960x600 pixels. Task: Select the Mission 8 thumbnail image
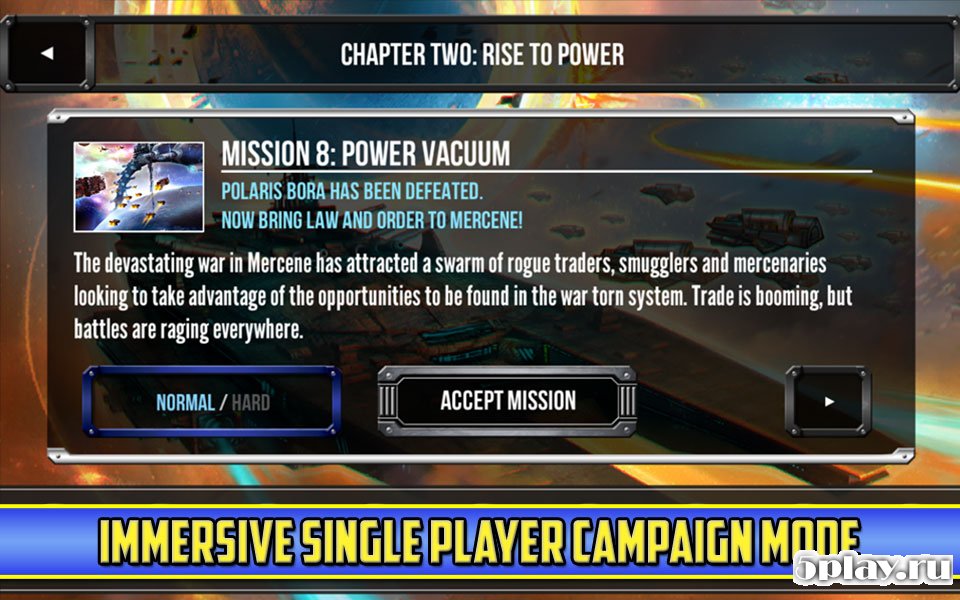139,187
